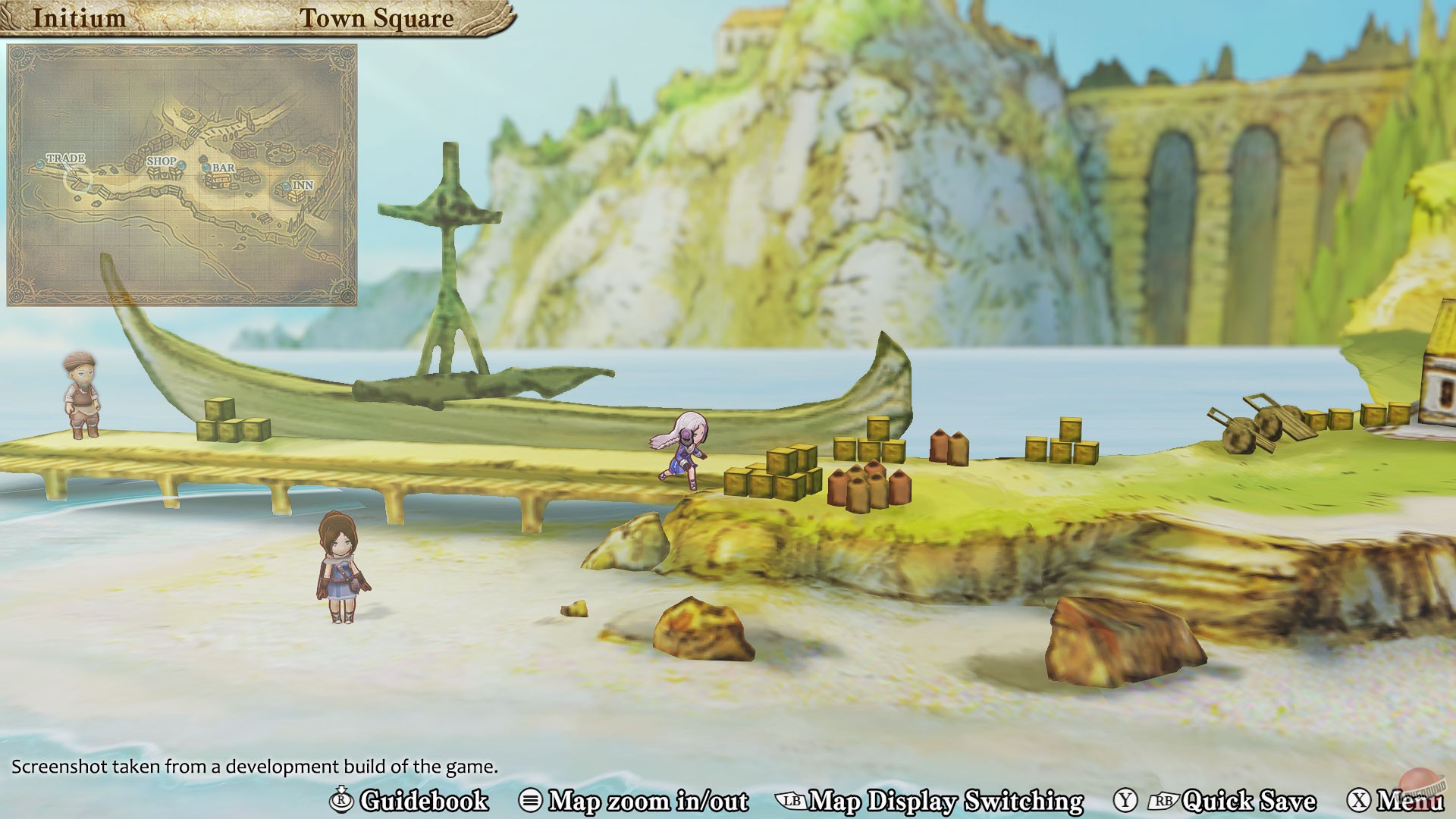Click the Town Square location label

tap(378, 19)
